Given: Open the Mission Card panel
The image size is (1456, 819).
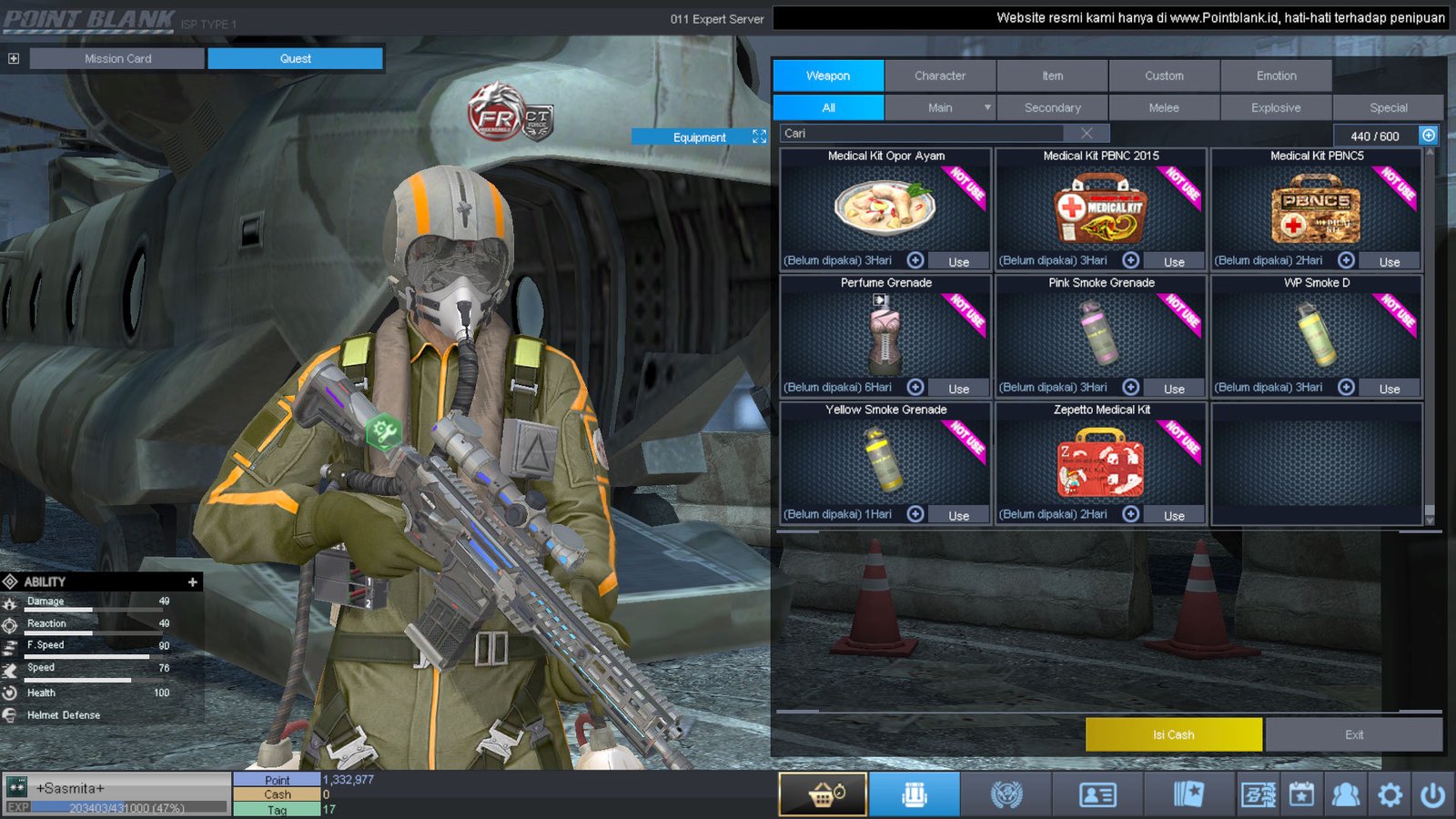Looking at the screenshot, I should 117,58.
